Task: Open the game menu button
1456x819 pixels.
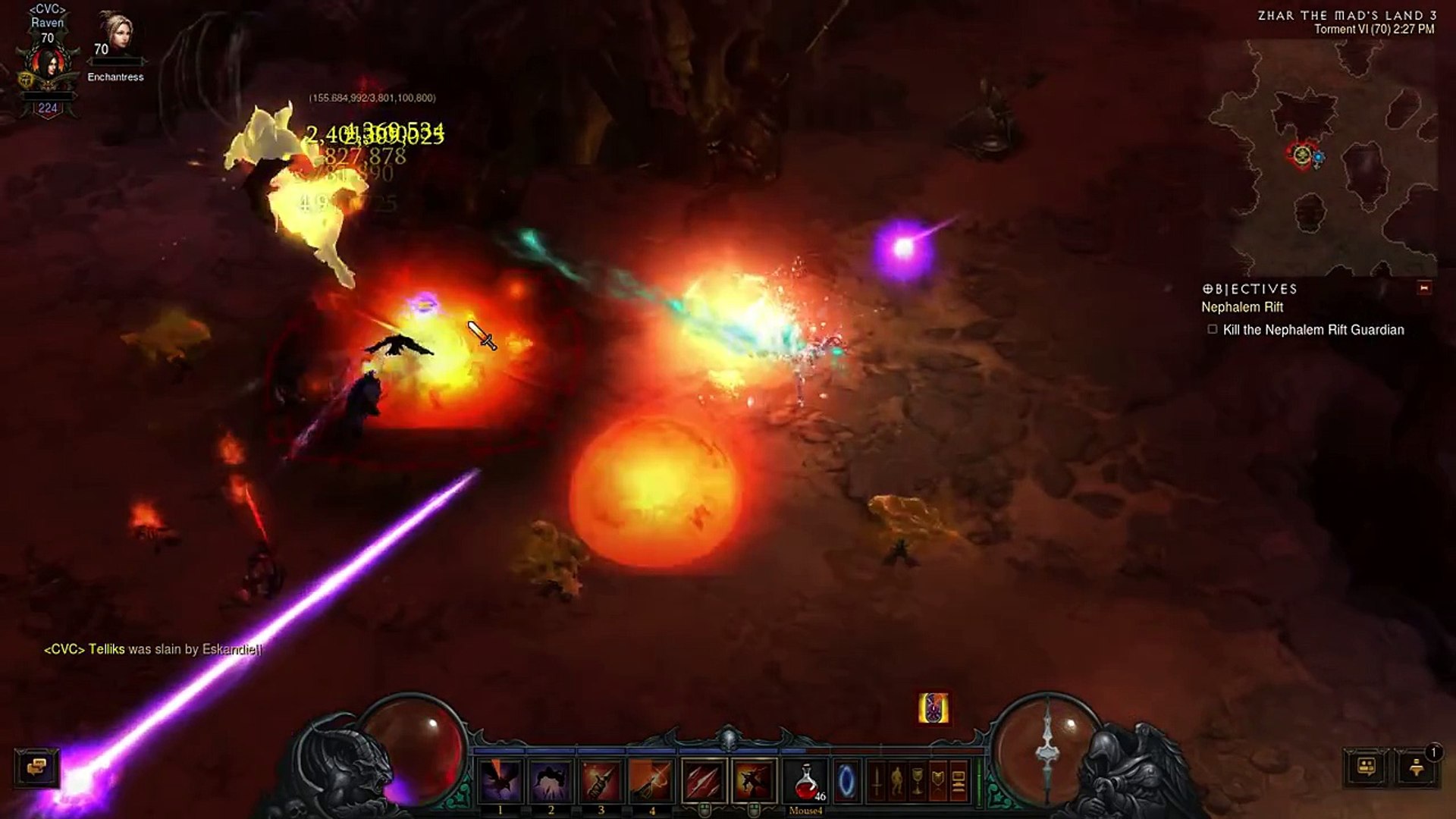Action: point(959,781)
